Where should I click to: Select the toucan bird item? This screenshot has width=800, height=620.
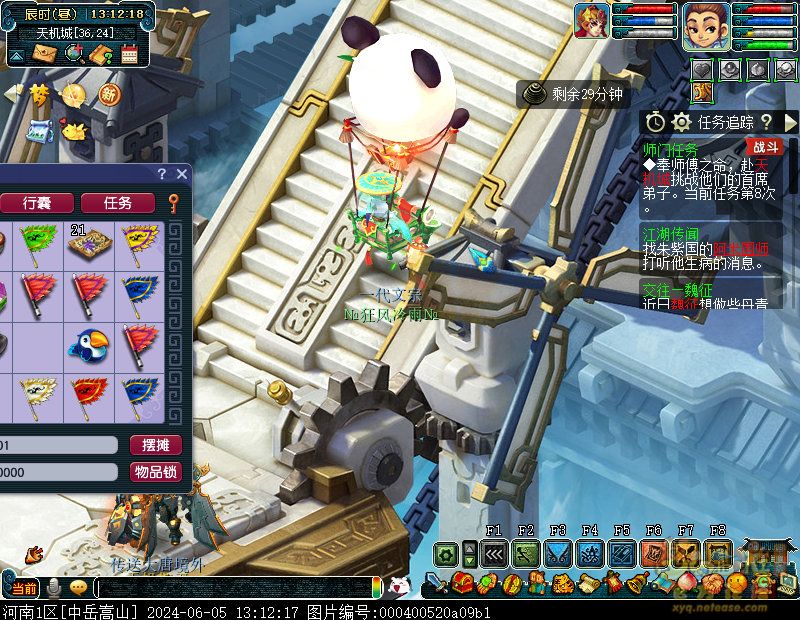point(88,345)
